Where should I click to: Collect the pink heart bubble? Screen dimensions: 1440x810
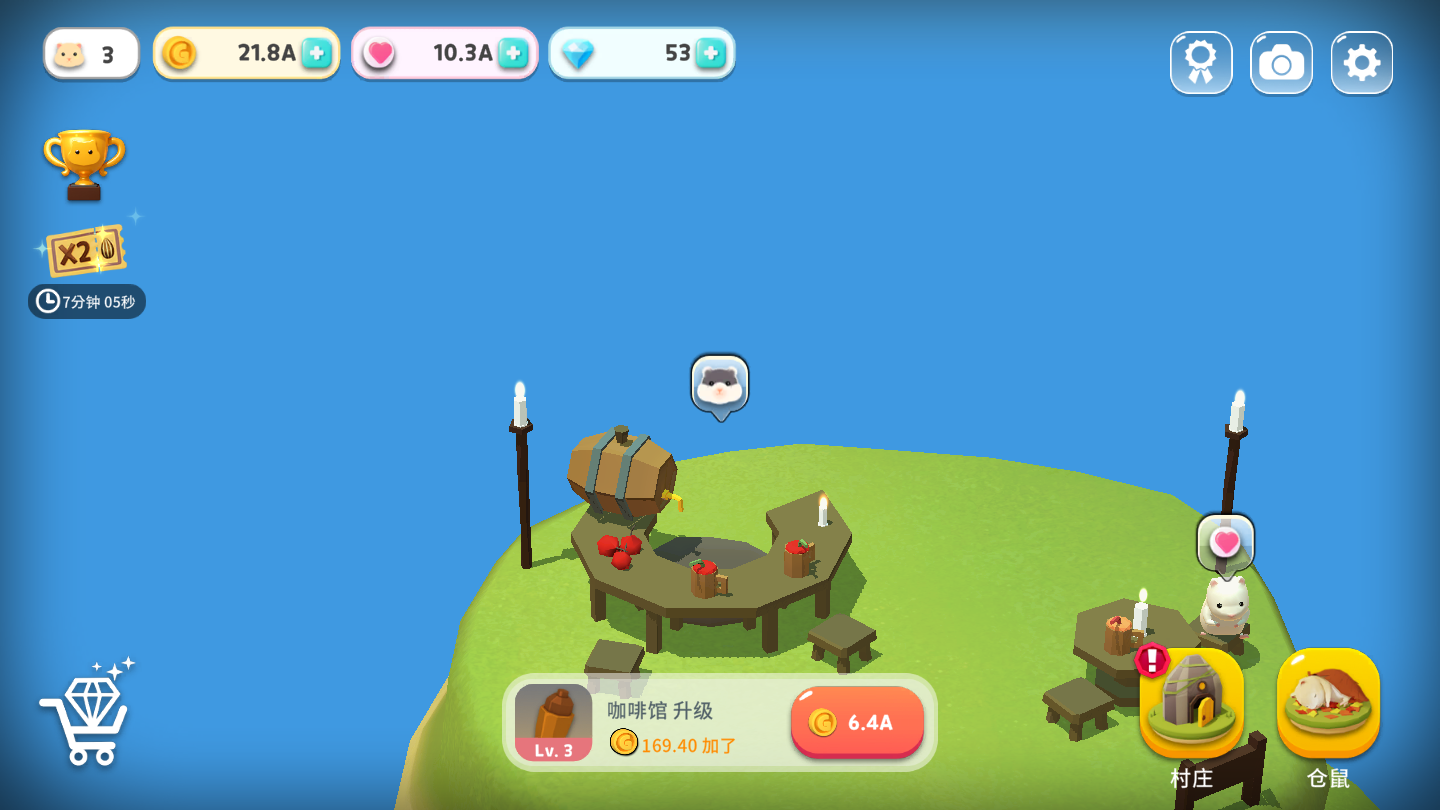[1225, 543]
